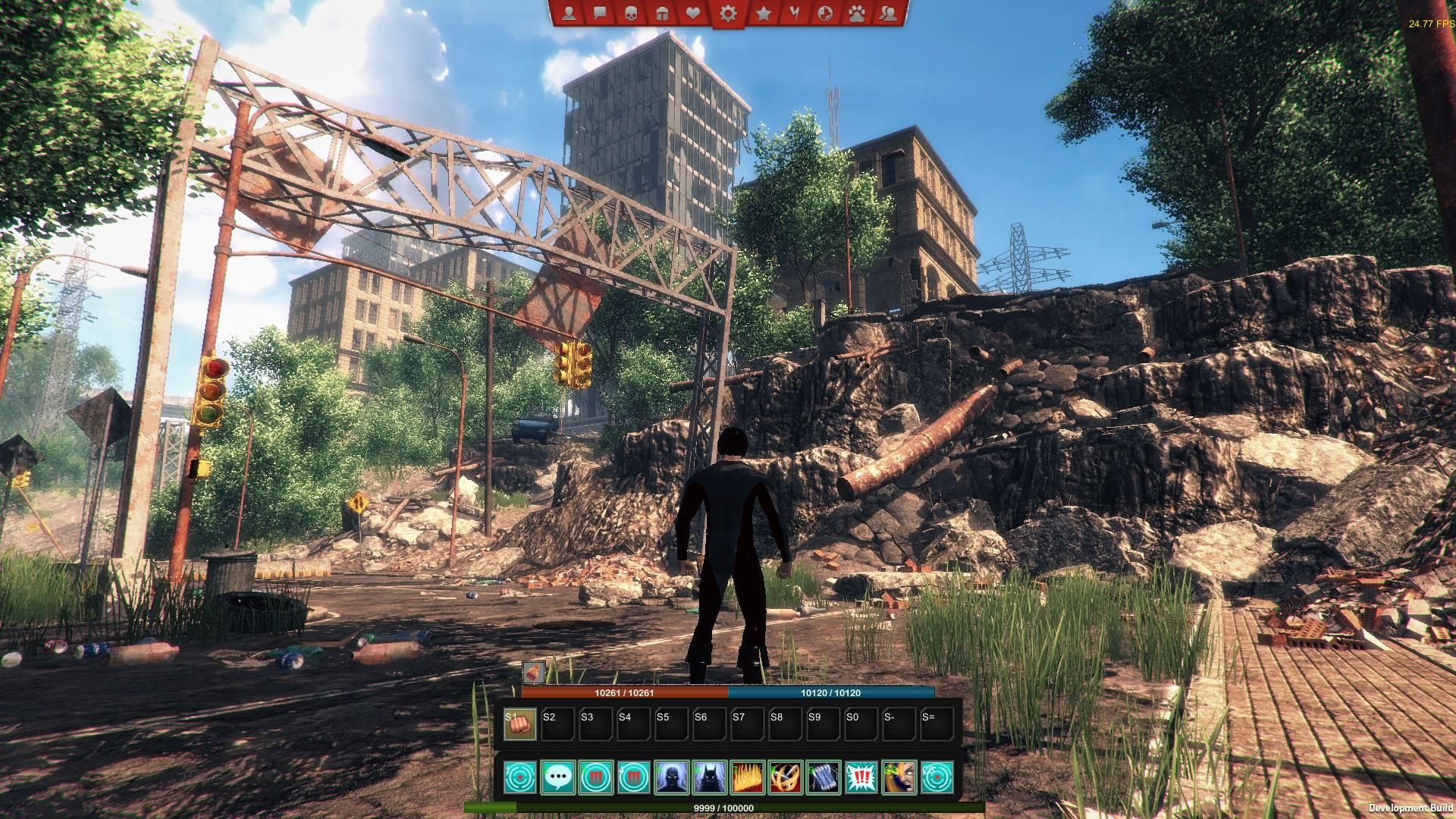Open the chat speech bubble icon
This screenshot has height=819, width=1456.
[x=599, y=13]
